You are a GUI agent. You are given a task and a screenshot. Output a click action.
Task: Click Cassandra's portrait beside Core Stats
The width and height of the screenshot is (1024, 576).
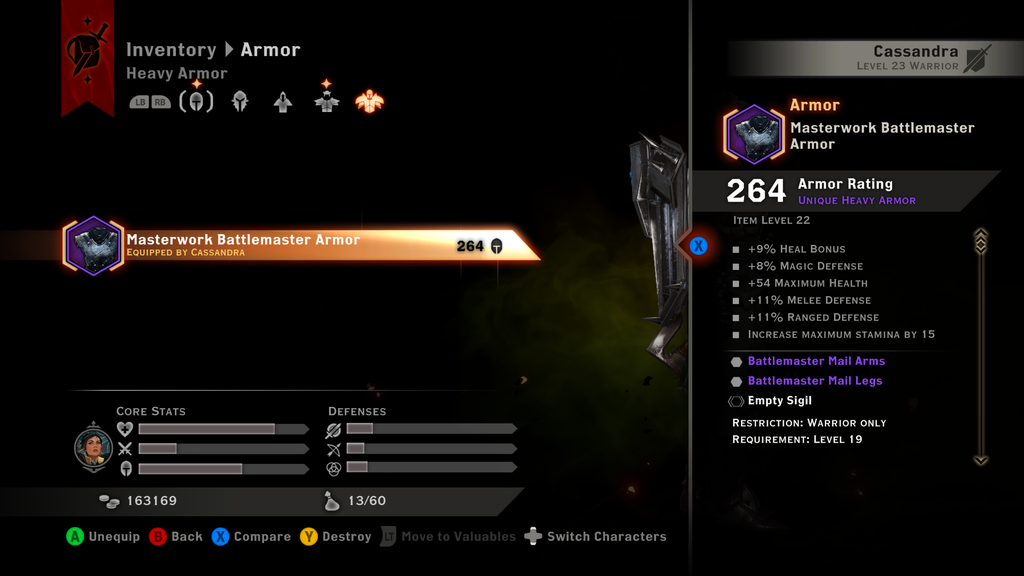tap(93, 447)
